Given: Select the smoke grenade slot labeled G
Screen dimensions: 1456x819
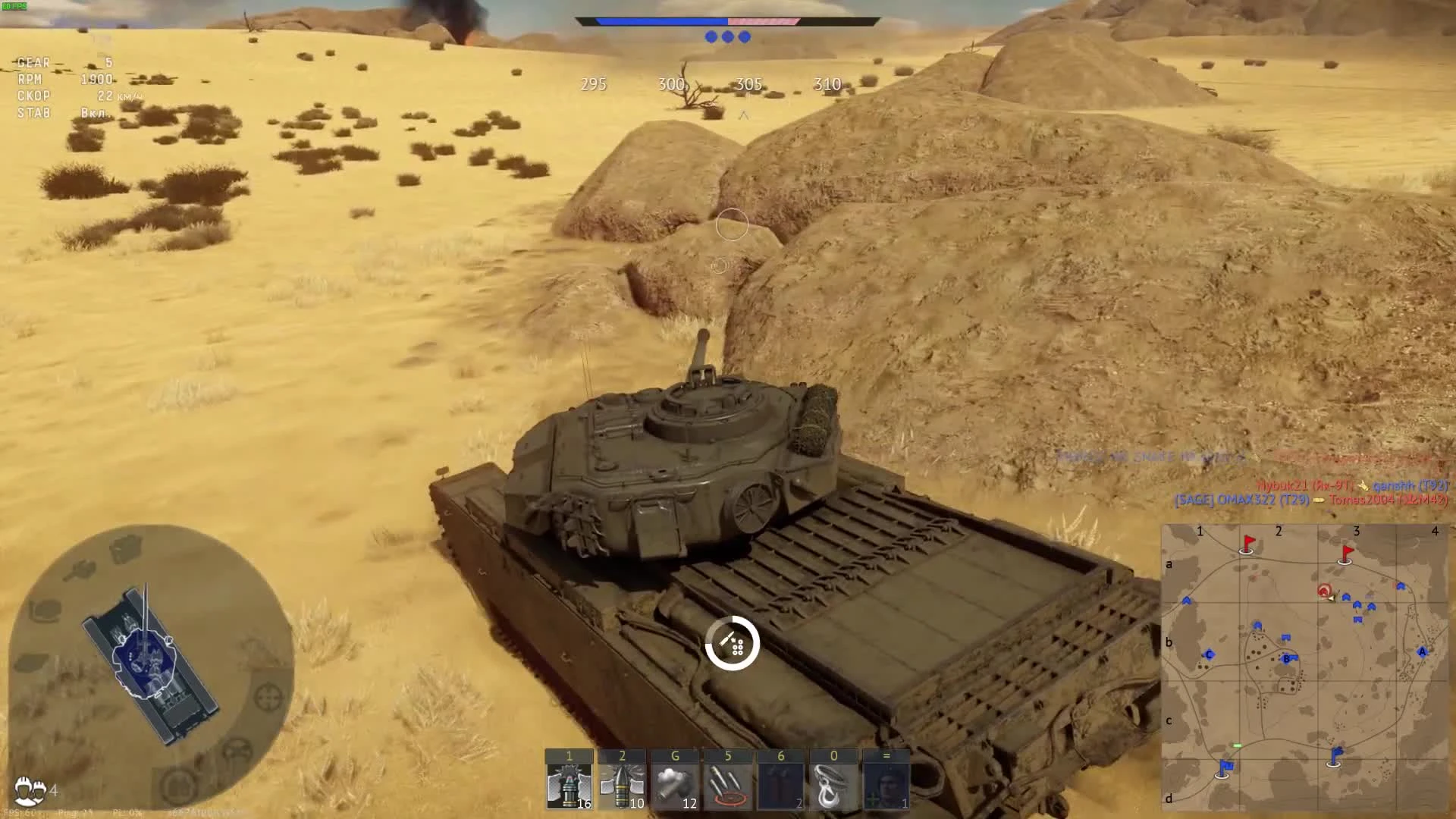Looking at the screenshot, I should click(675, 785).
